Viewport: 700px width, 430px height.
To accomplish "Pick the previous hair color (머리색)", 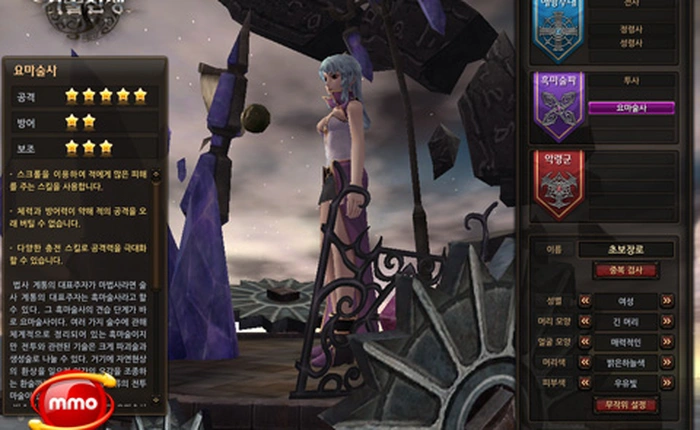I will 584,363.
